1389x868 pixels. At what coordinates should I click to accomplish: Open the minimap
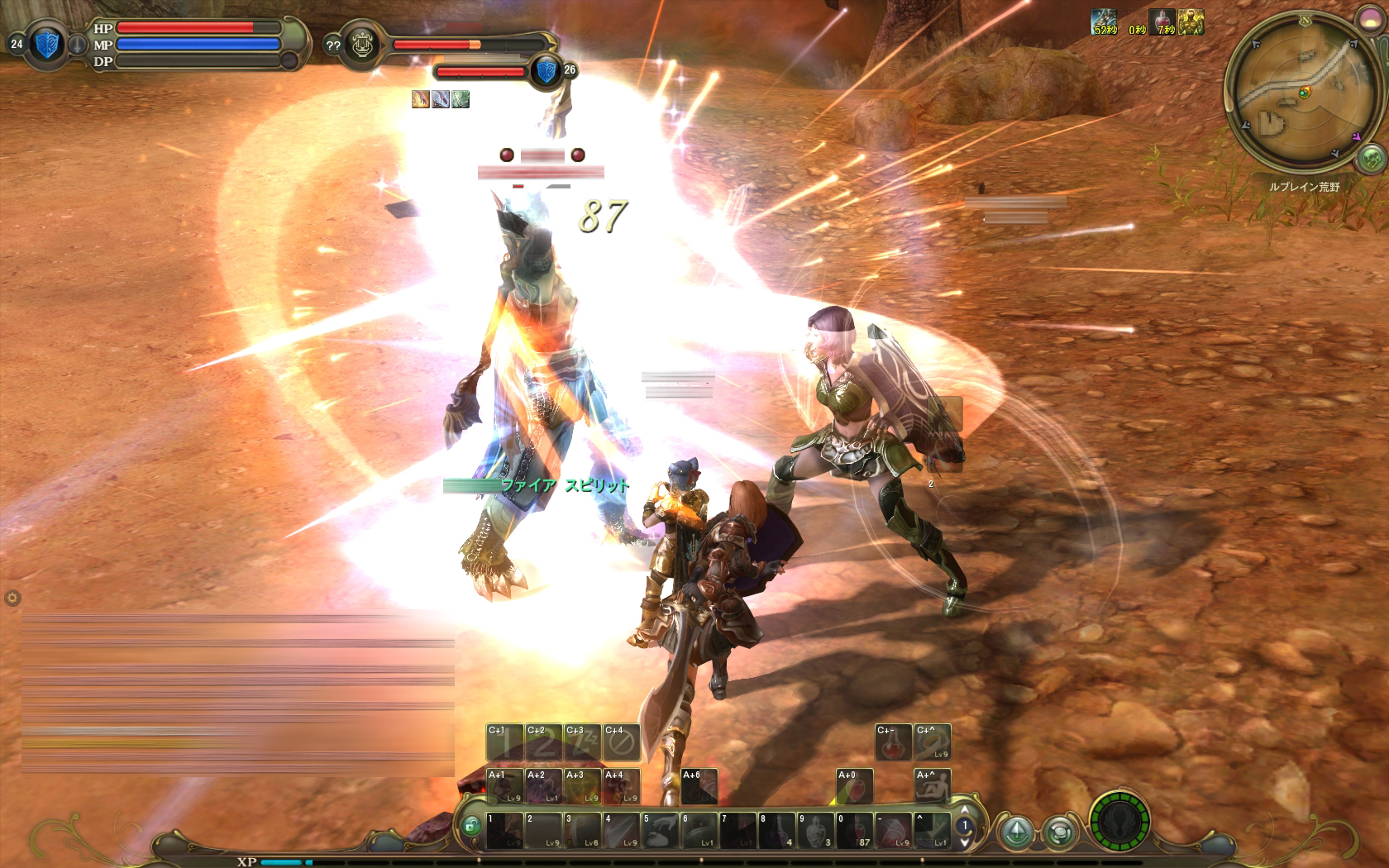[x=1292, y=93]
